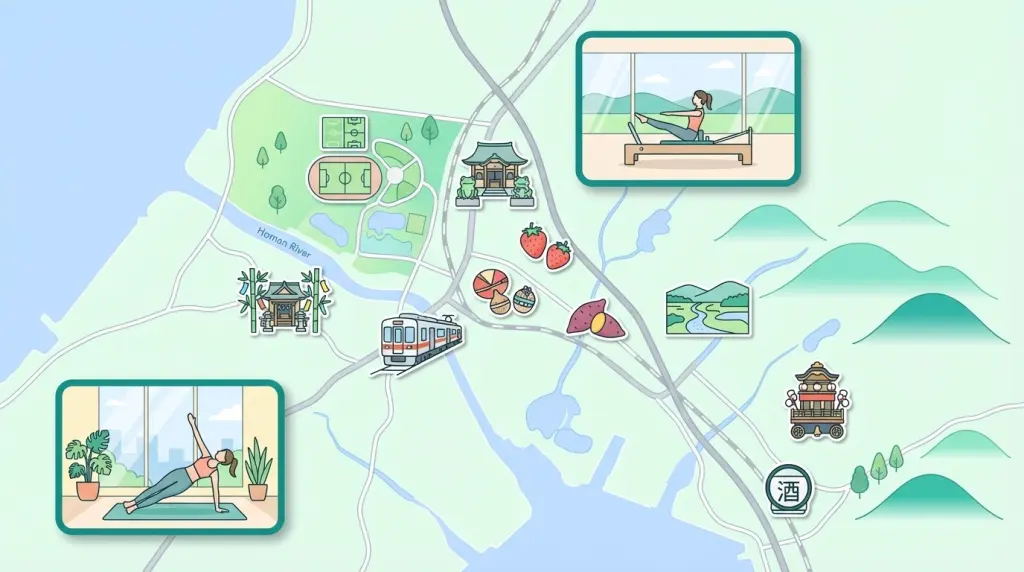Open the Pilates reformer picture card
Image resolution: width=1024 pixels, height=572 pixels.
(688, 109)
